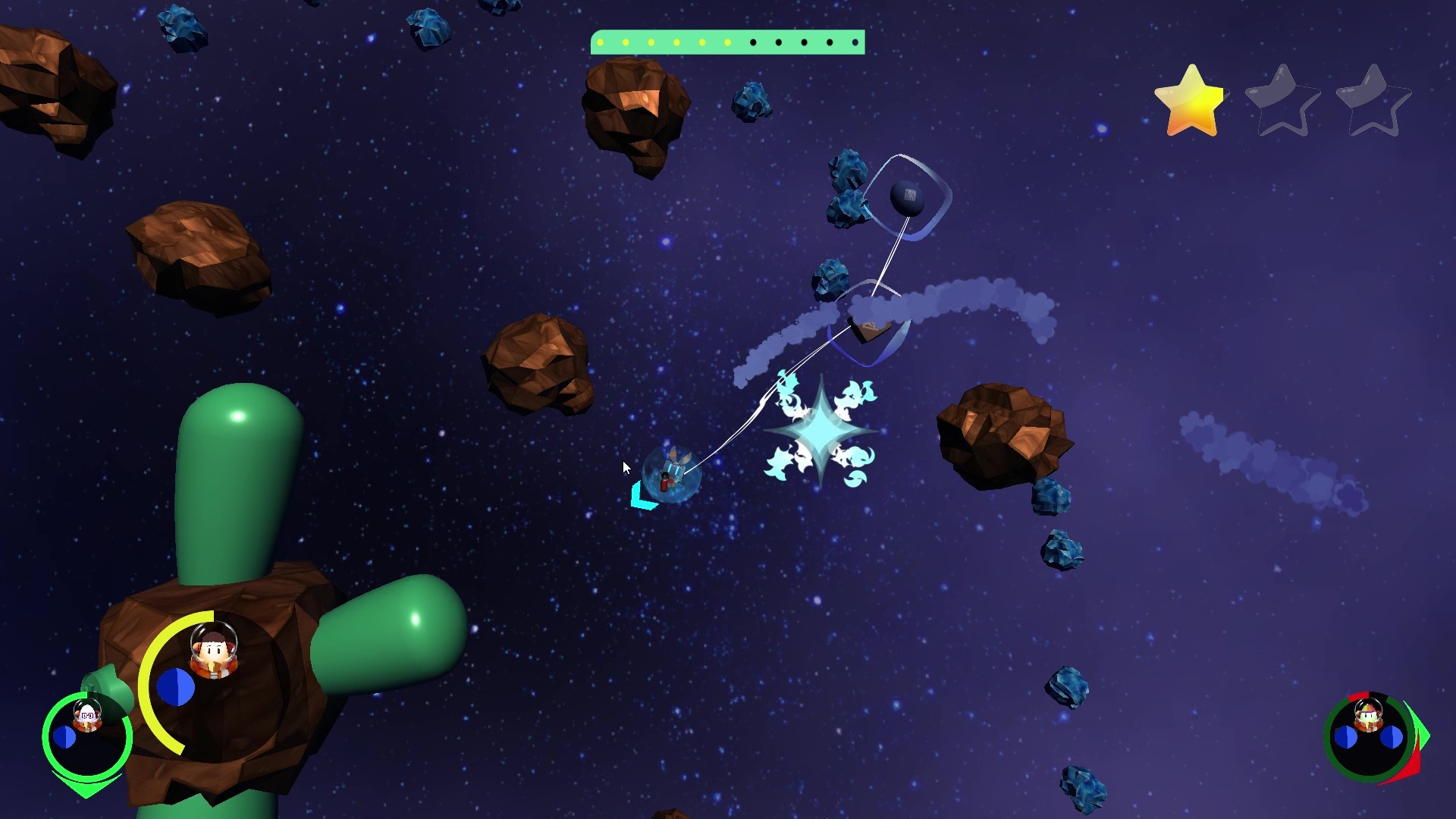Screen dimensions: 1456x819
Task: Select the white-helmeted astronaut in the green ring
Action: click(x=87, y=715)
